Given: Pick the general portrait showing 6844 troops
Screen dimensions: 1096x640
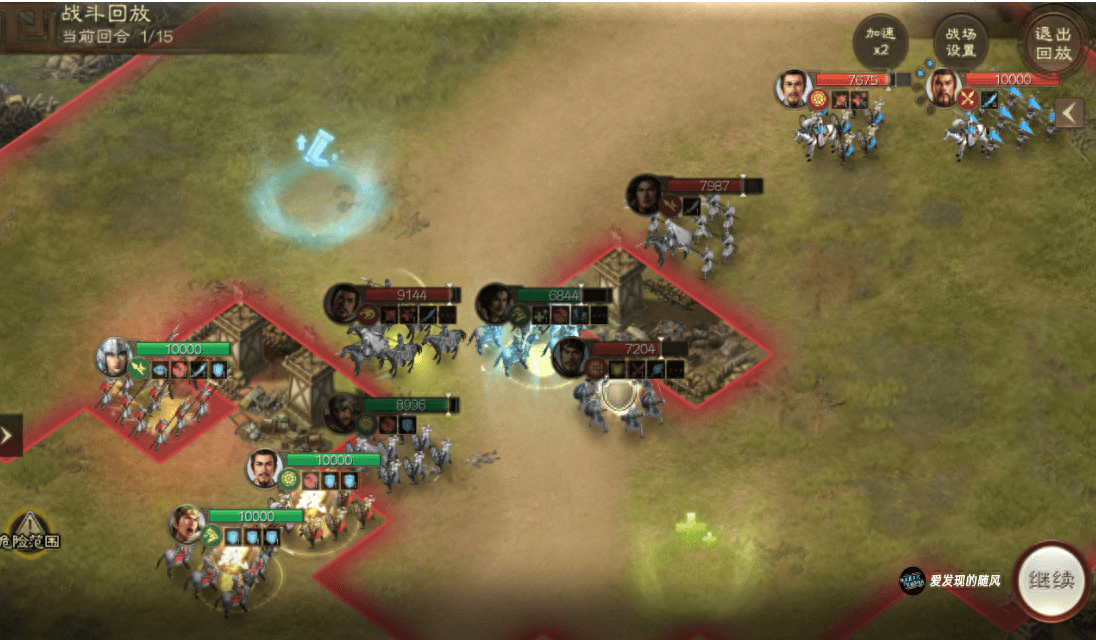Looking at the screenshot, I should [494, 302].
